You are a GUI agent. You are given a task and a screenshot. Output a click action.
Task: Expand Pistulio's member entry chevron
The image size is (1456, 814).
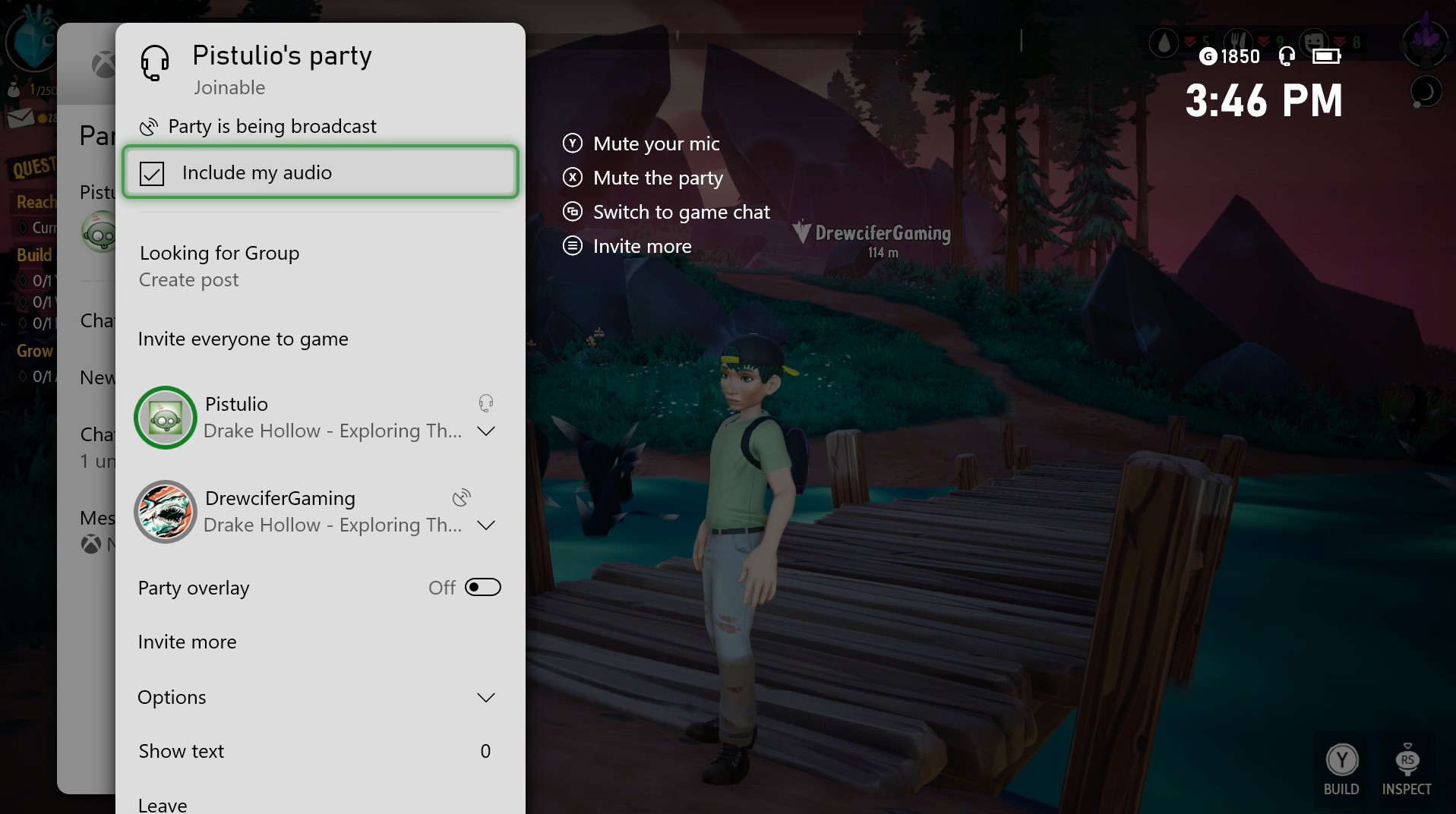[485, 431]
